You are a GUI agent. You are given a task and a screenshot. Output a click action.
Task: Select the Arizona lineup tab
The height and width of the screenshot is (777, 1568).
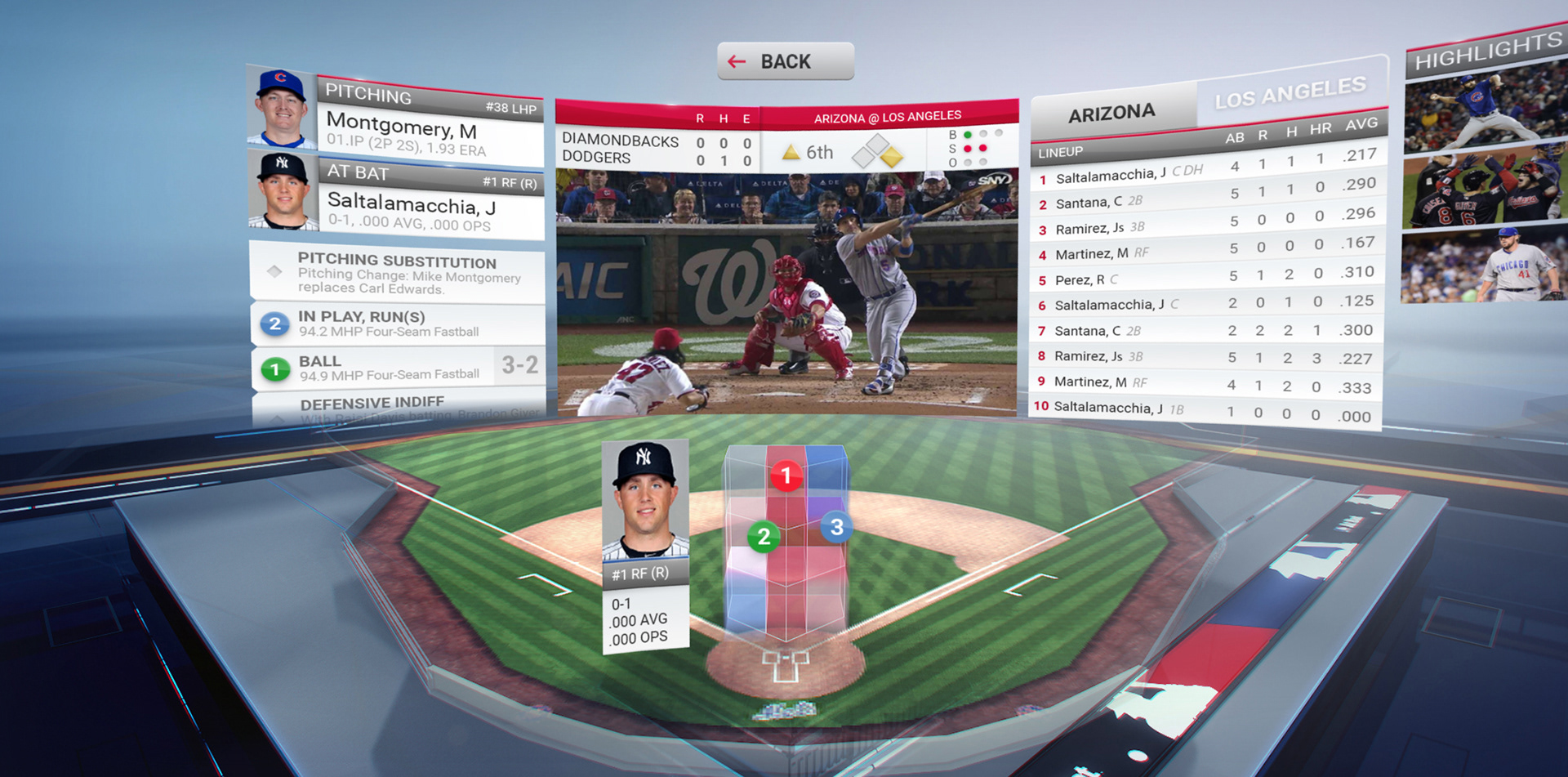coord(1111,113)
